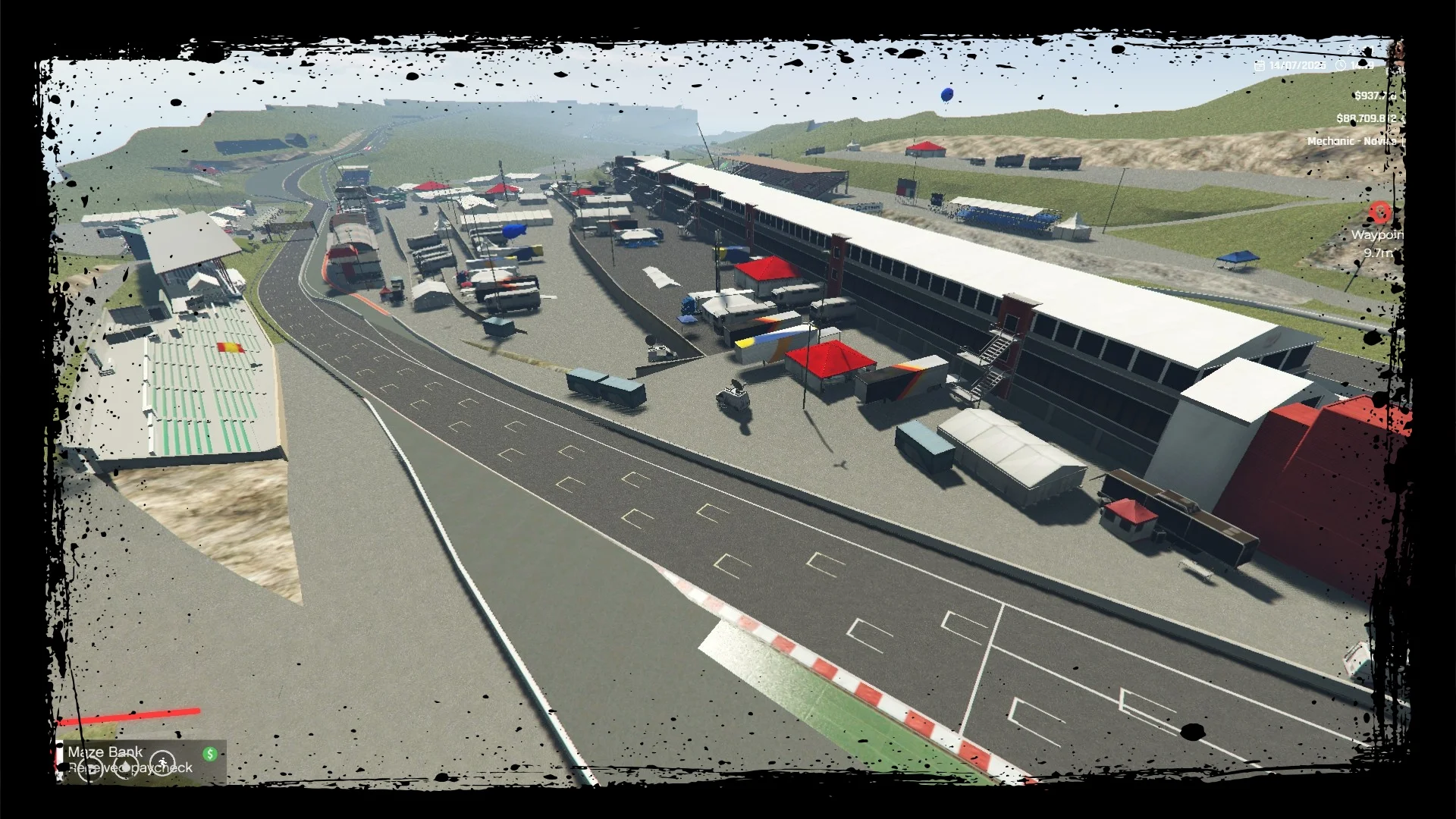
Task: Click the water drop thirst icon
Action: (x=125, y=766)
